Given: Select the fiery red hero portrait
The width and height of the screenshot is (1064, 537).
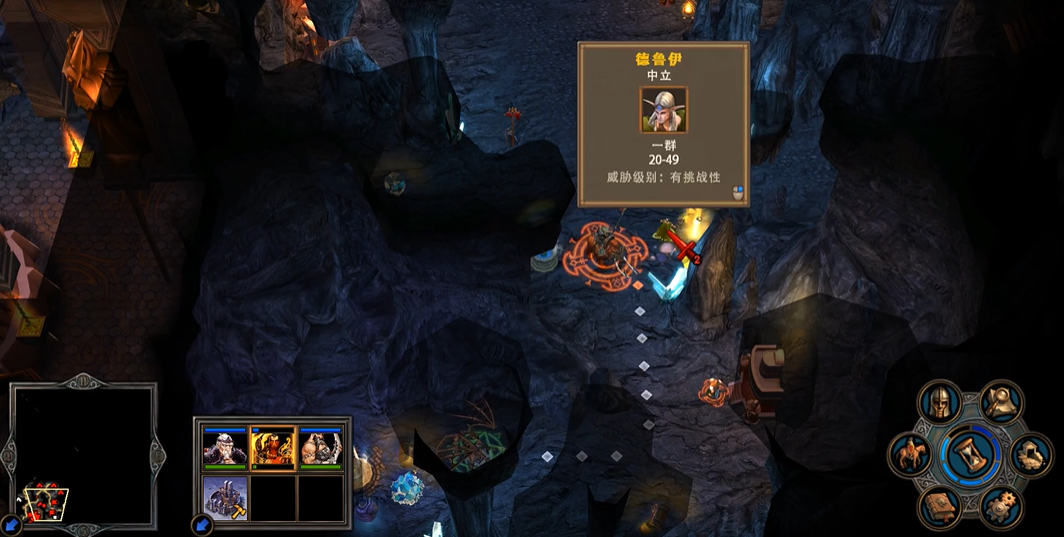Looking at the screenshot, I should [272, 448].
